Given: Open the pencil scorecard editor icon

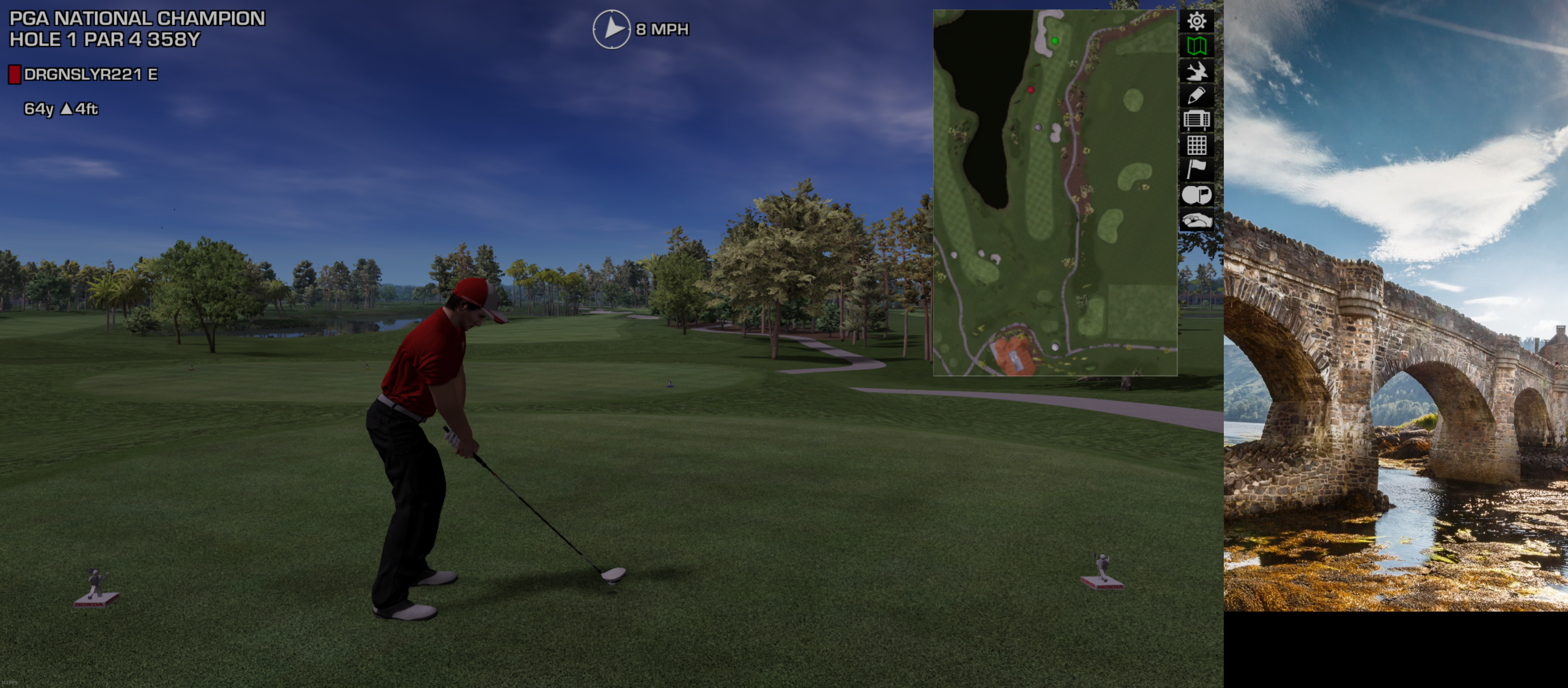Looking at the screenshot, I should point(1196,96).
